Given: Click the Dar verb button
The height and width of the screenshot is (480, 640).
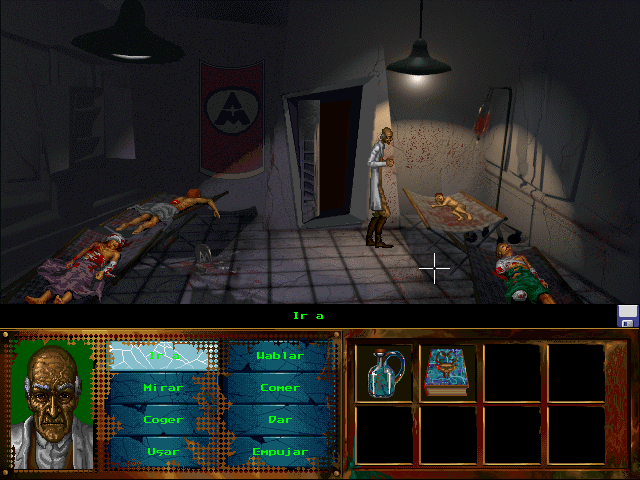Looking at the screenshot, I should (x=279, y=419).
